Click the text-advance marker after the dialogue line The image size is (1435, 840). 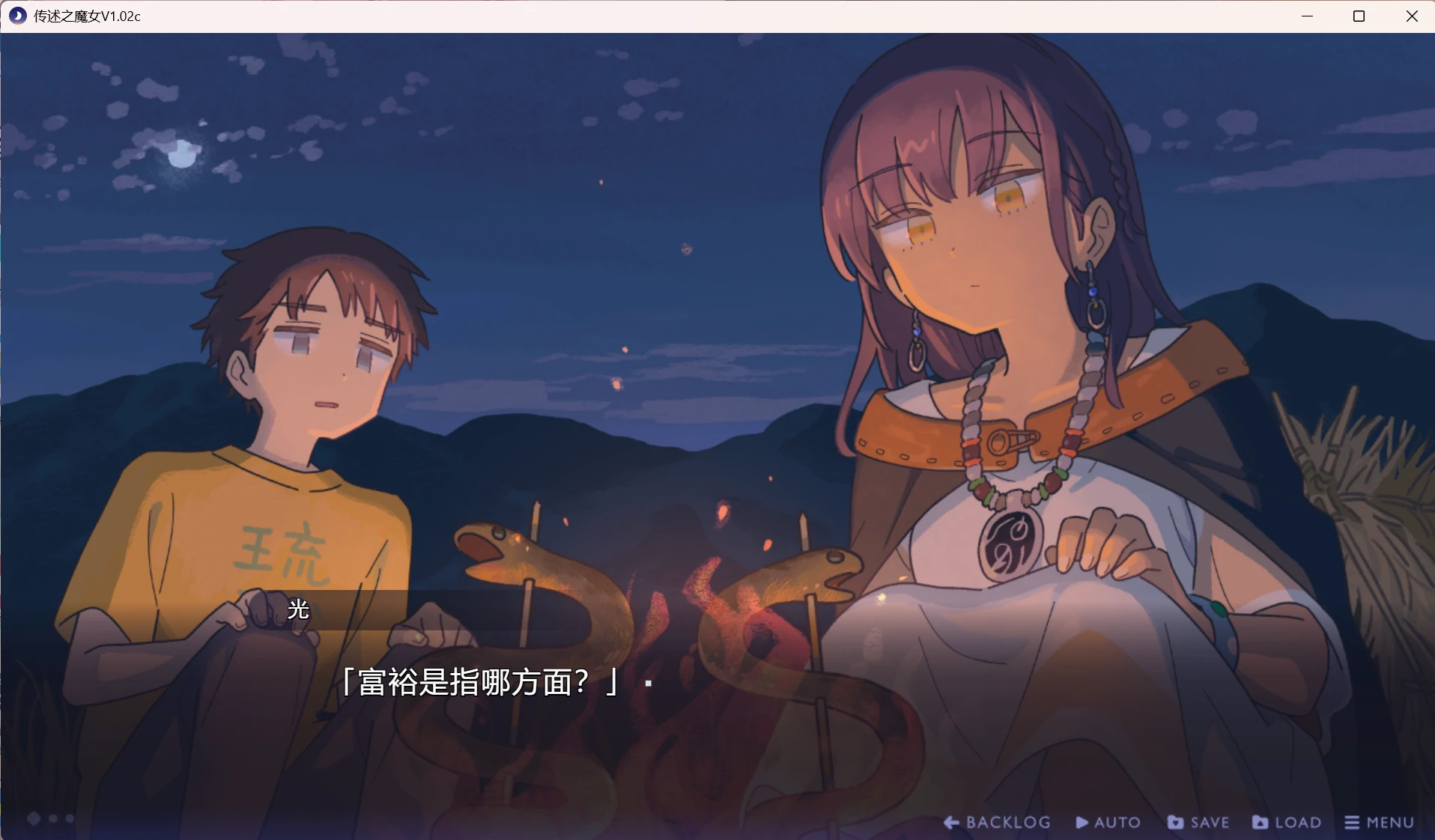click(x=647, y=684)
